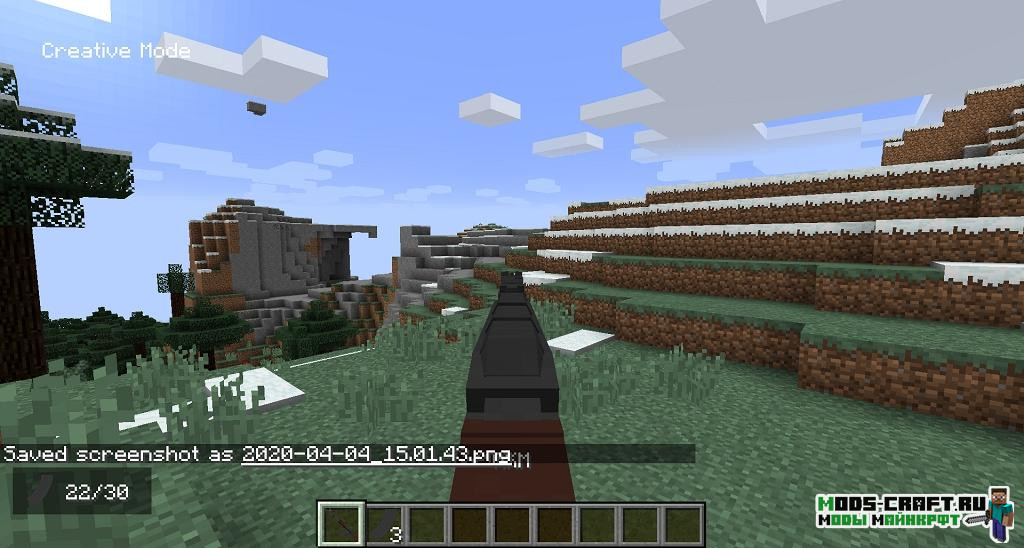Select the selected rifle hotbar slot

341,525
